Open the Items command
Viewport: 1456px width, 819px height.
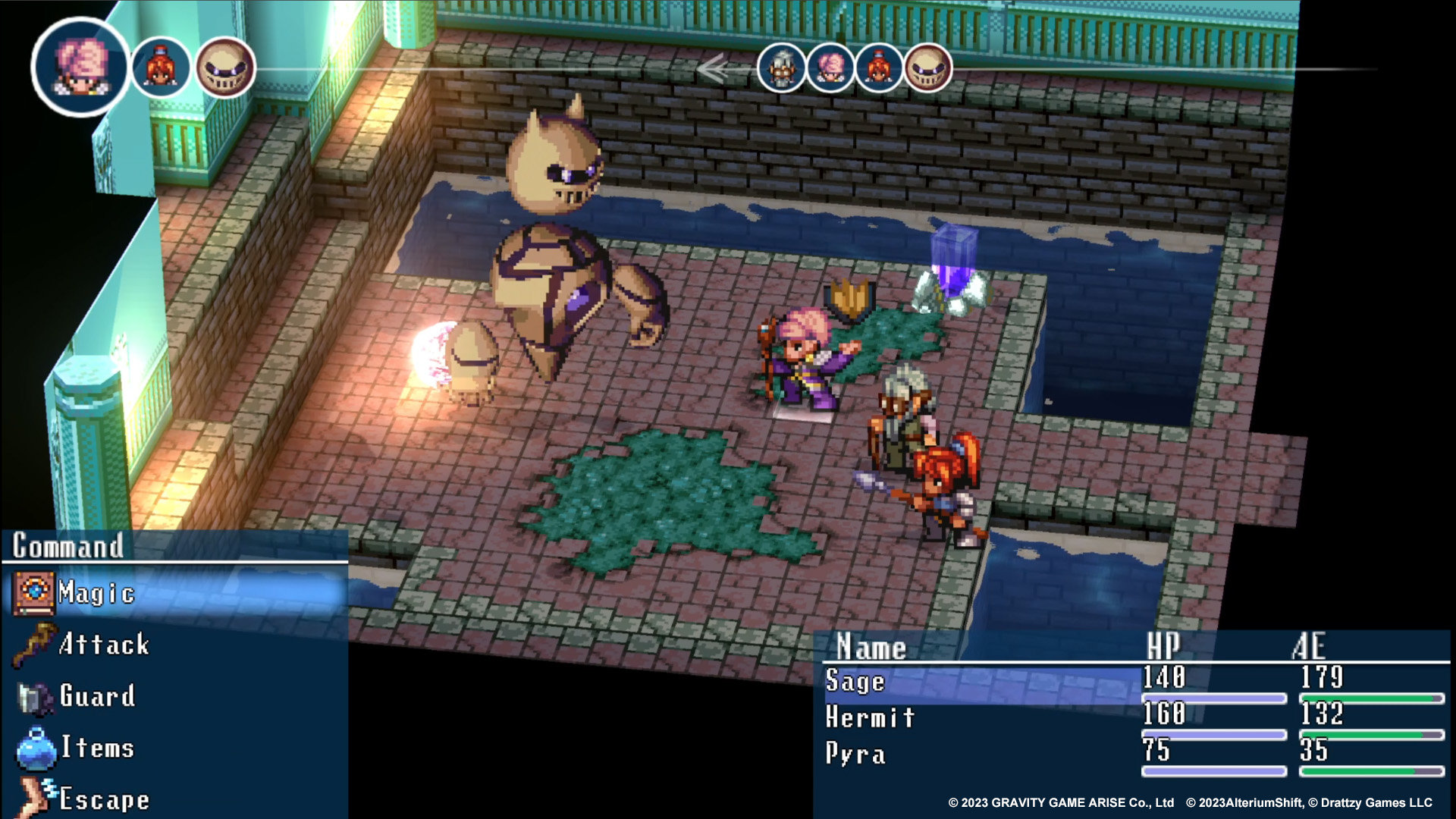pos(97,748)
